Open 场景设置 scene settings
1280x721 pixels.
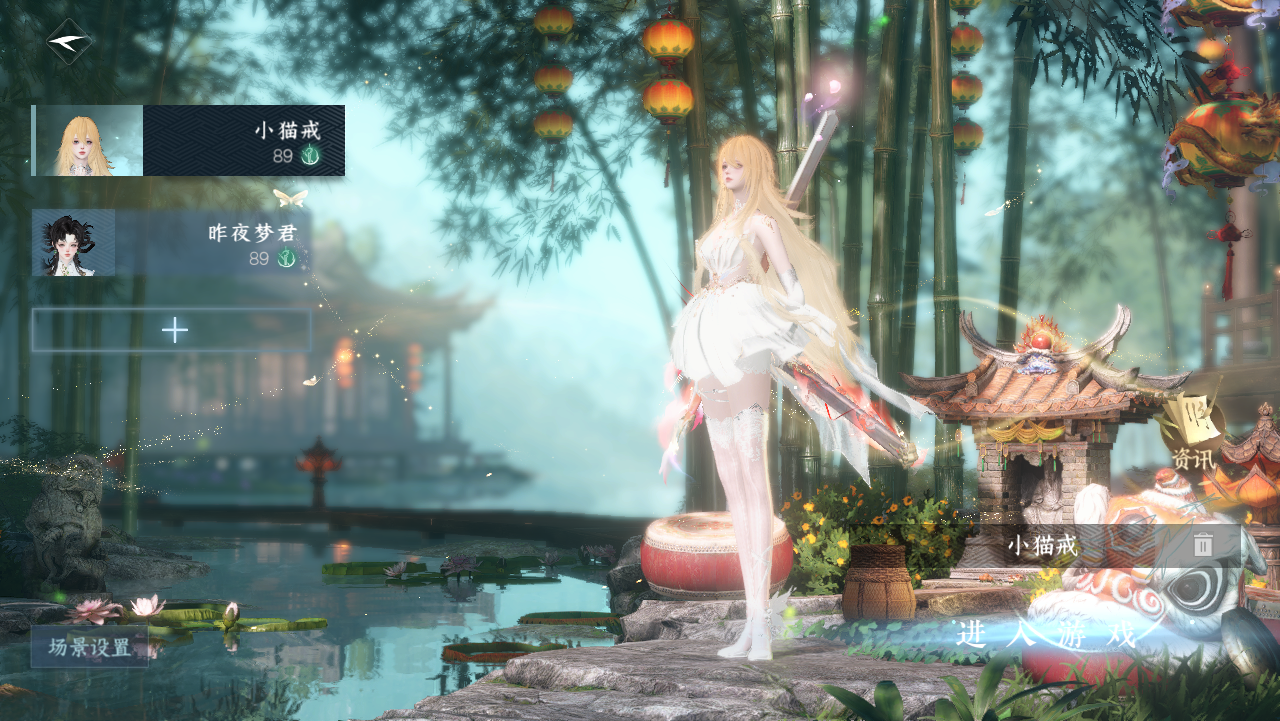[x=90, y=647]
